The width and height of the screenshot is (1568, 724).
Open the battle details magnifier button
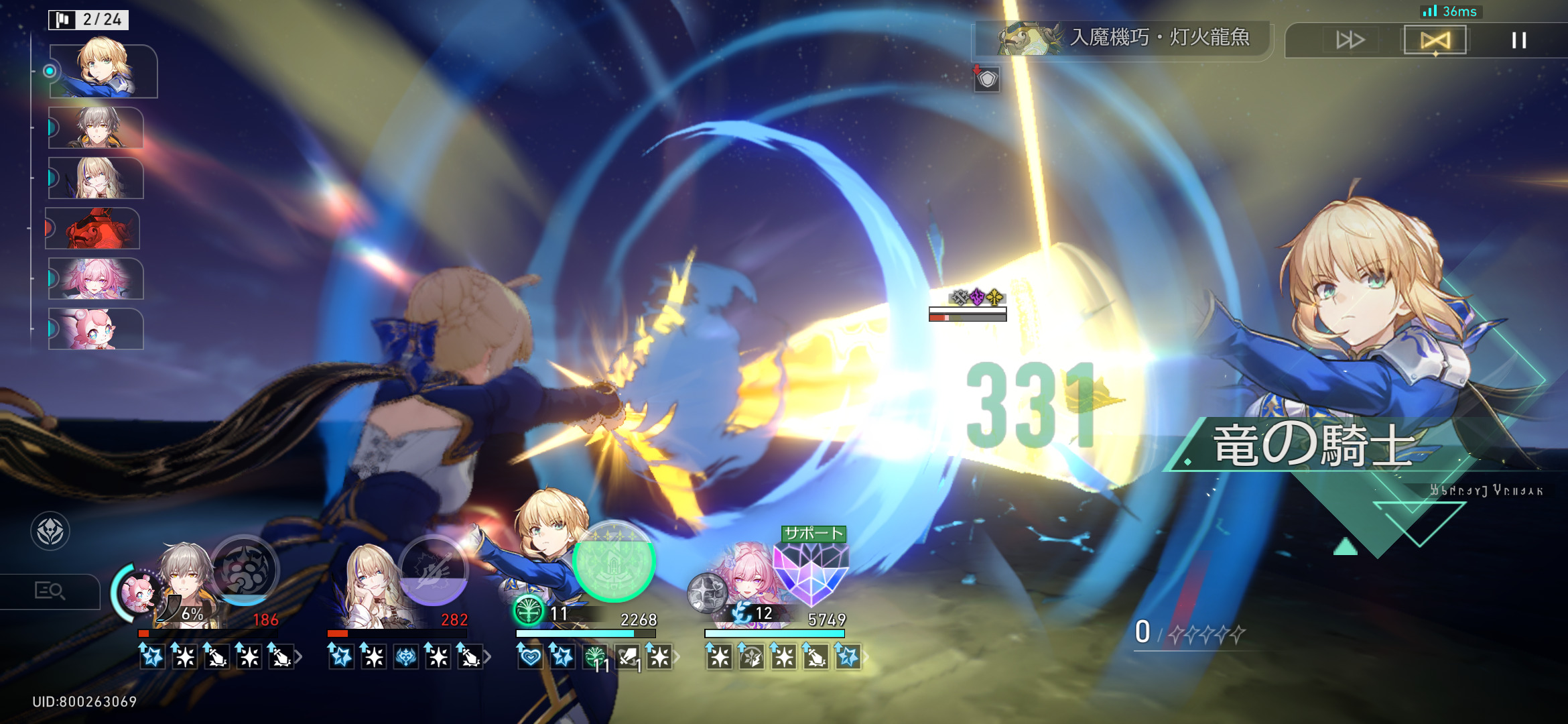point(50,591)
